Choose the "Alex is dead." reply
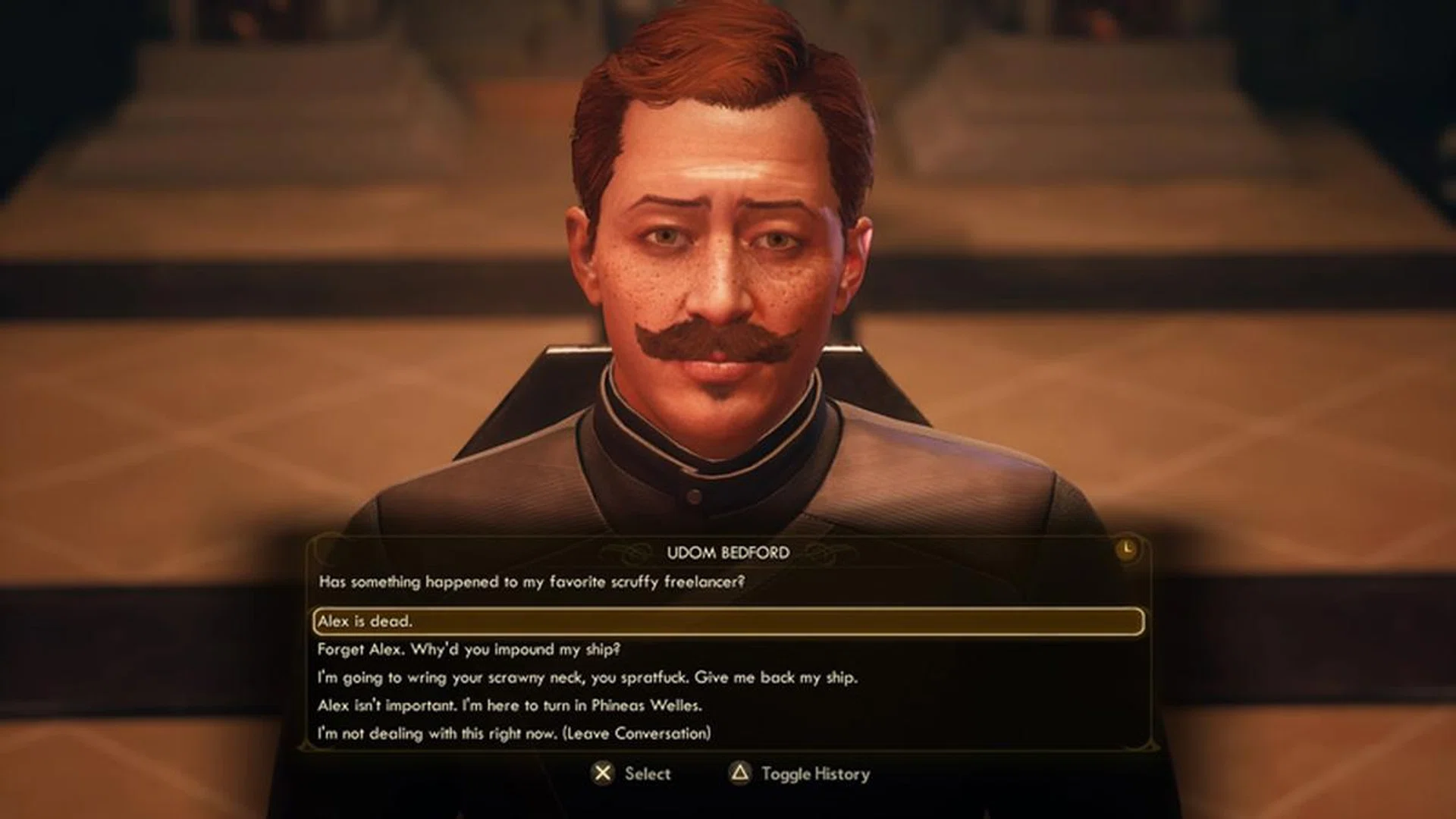Screen dimensions: 1456x819 (366, 621)
